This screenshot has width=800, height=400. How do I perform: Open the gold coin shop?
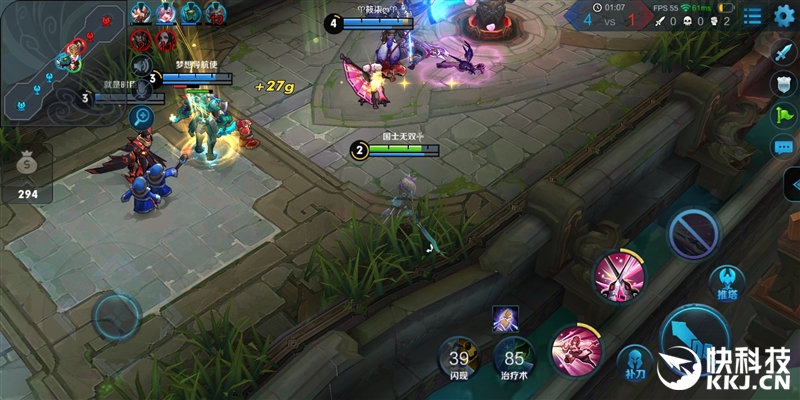click(x=28, y=172)
